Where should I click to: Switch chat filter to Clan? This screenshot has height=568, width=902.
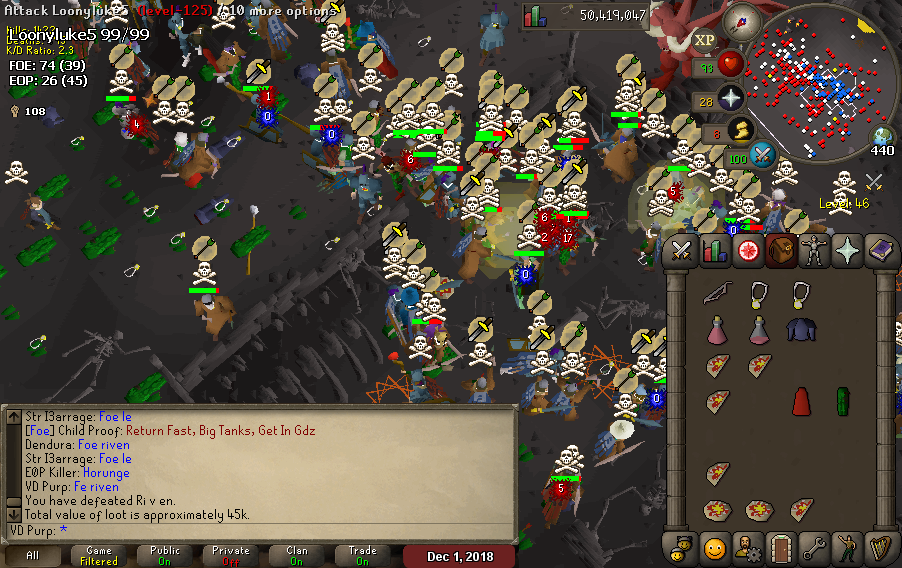point(297,556)
